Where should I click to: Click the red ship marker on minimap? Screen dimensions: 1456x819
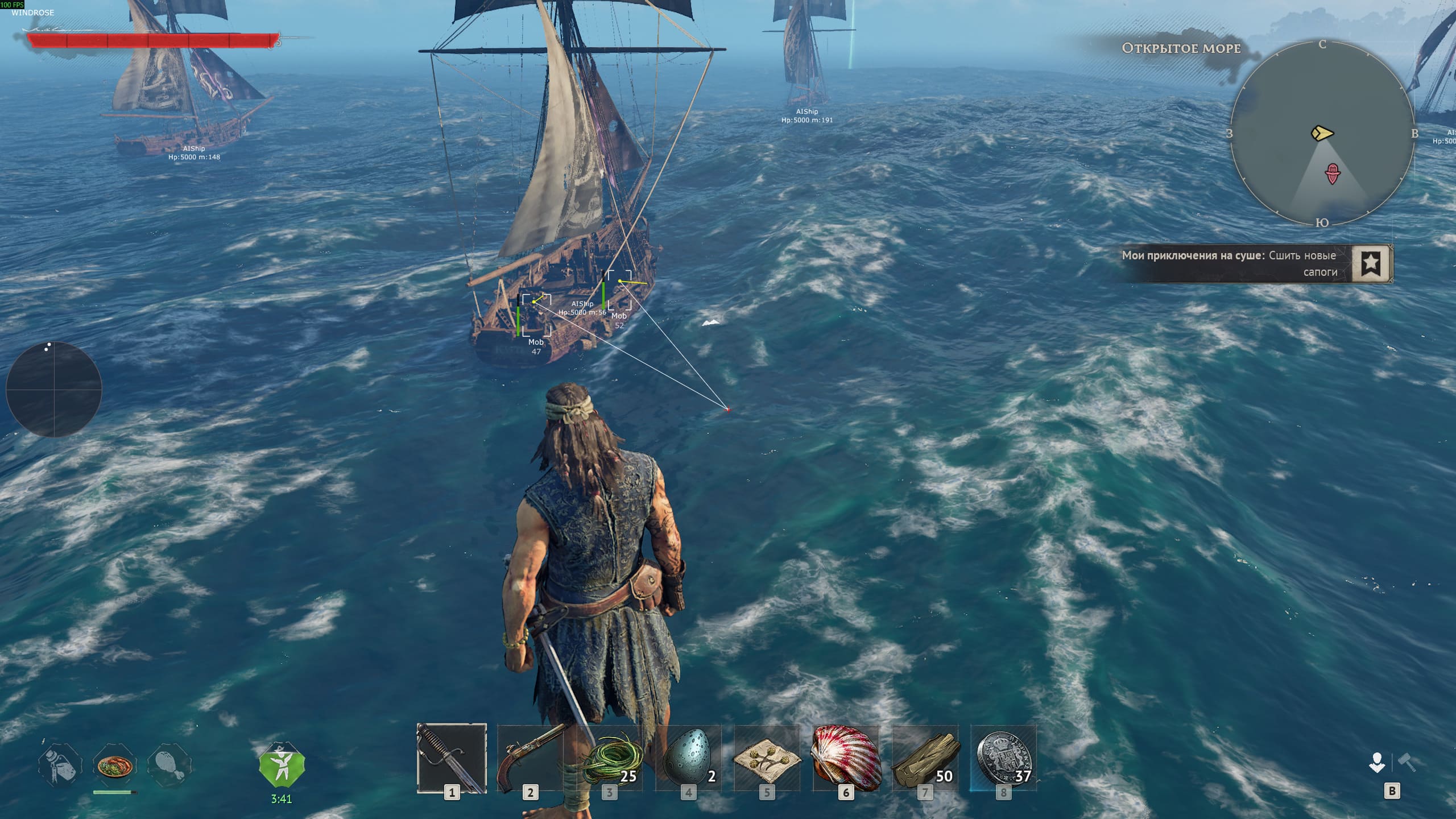point(1333,173)
